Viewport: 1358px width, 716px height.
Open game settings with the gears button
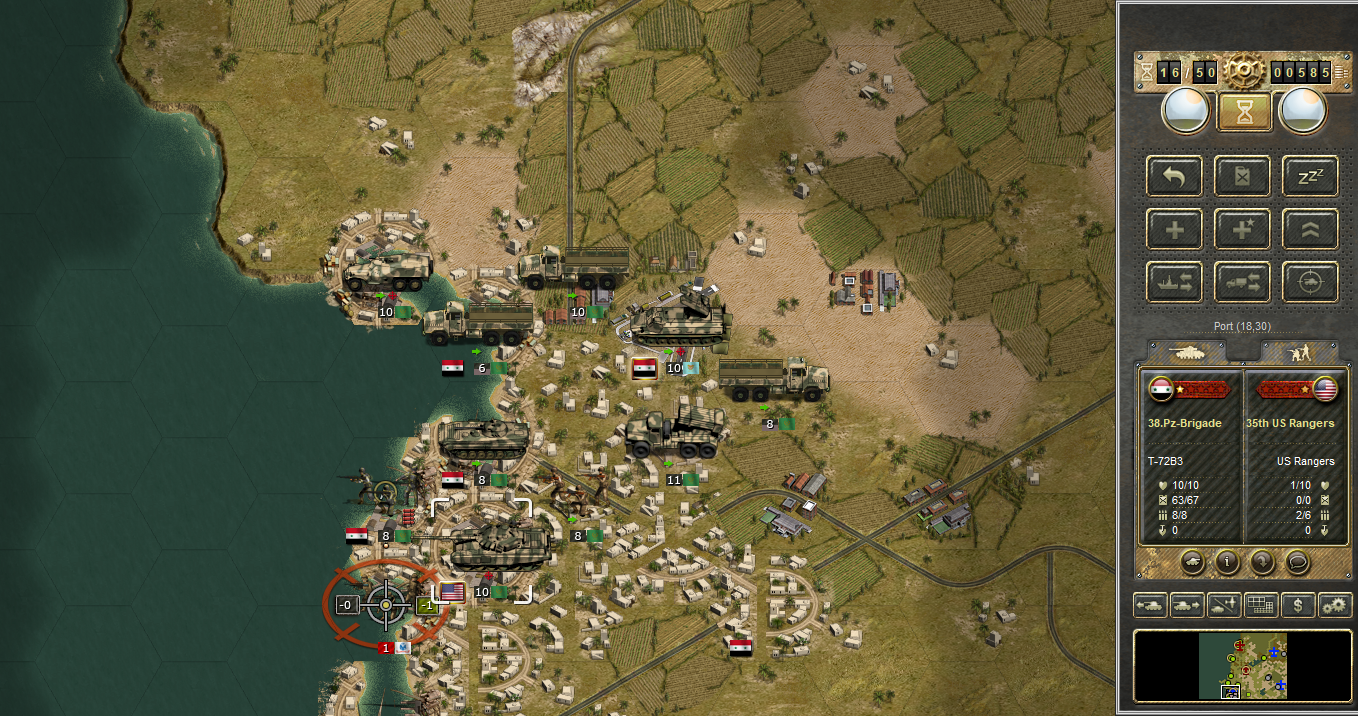1335,605
